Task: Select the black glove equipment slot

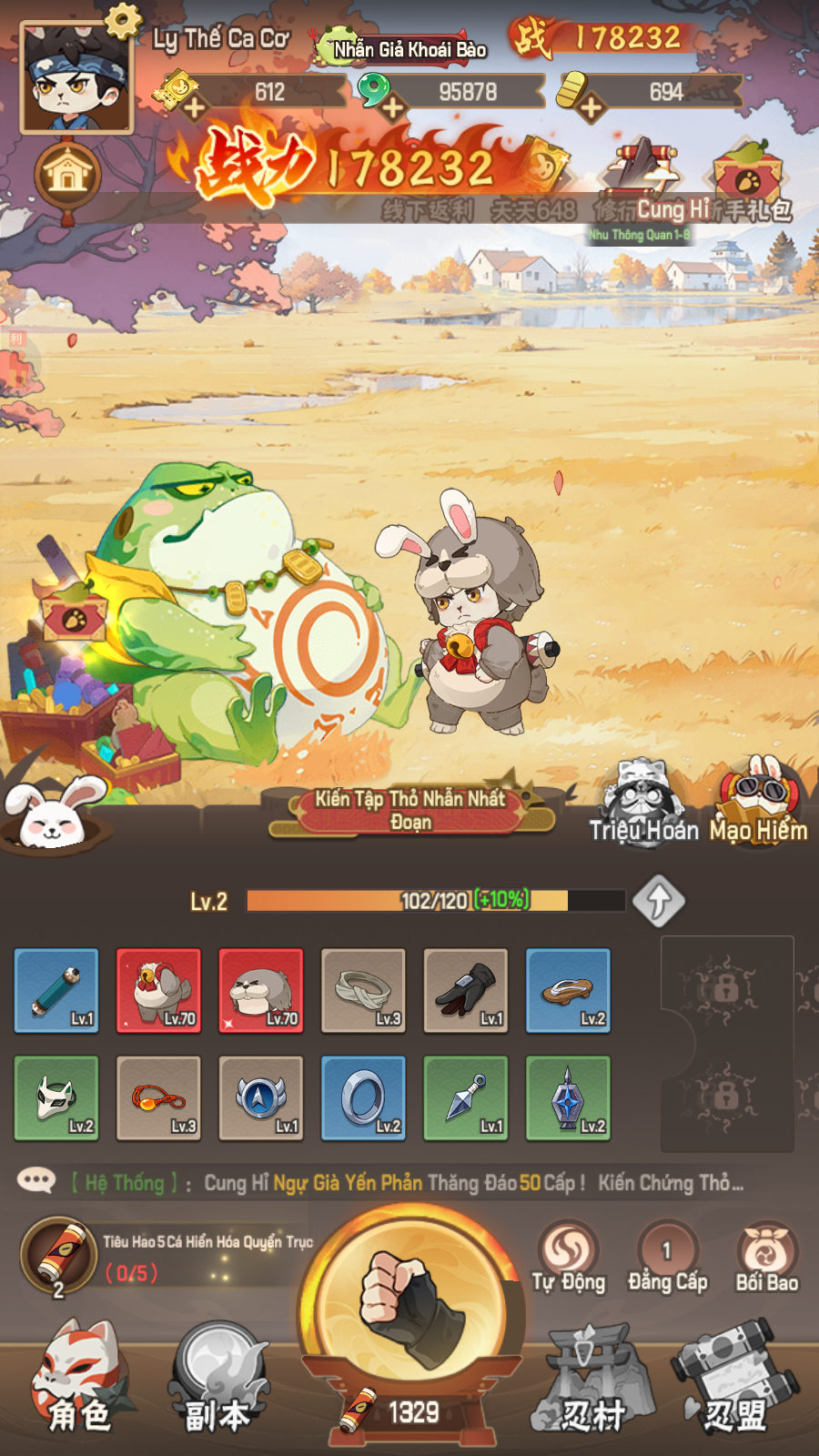Action: 466,990
